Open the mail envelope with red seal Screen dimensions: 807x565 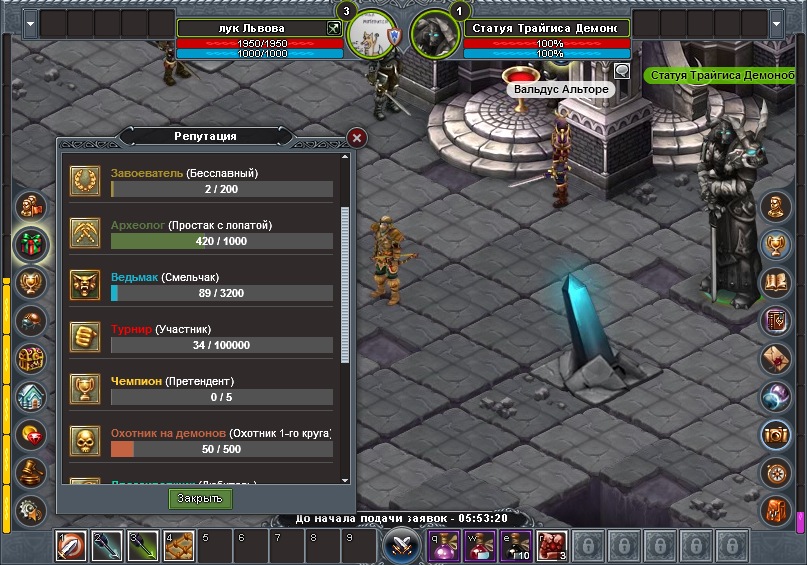click(x=777, y=358)
